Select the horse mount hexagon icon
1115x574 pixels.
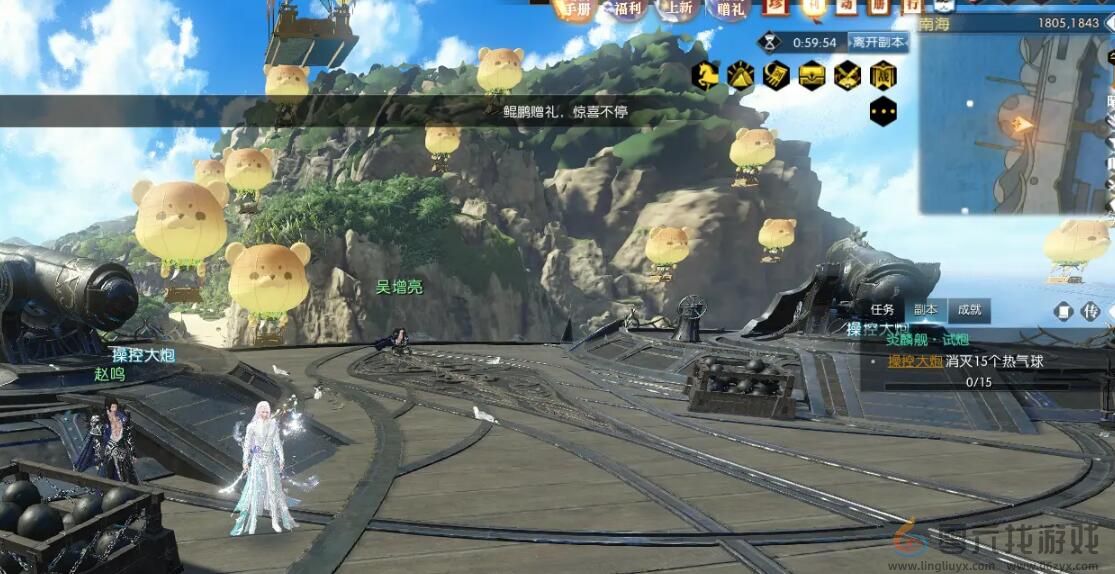(704, 75)
